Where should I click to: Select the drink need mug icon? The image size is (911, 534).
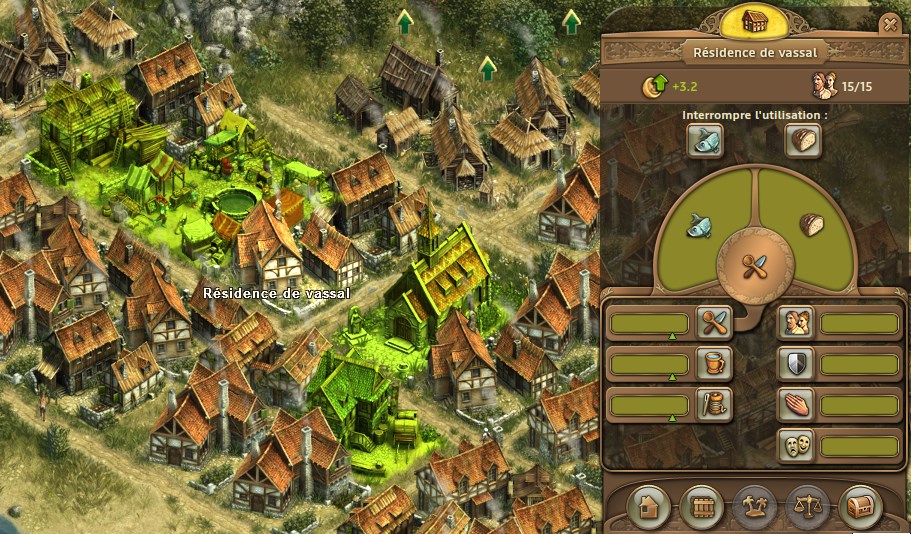[x=717, y=363]
